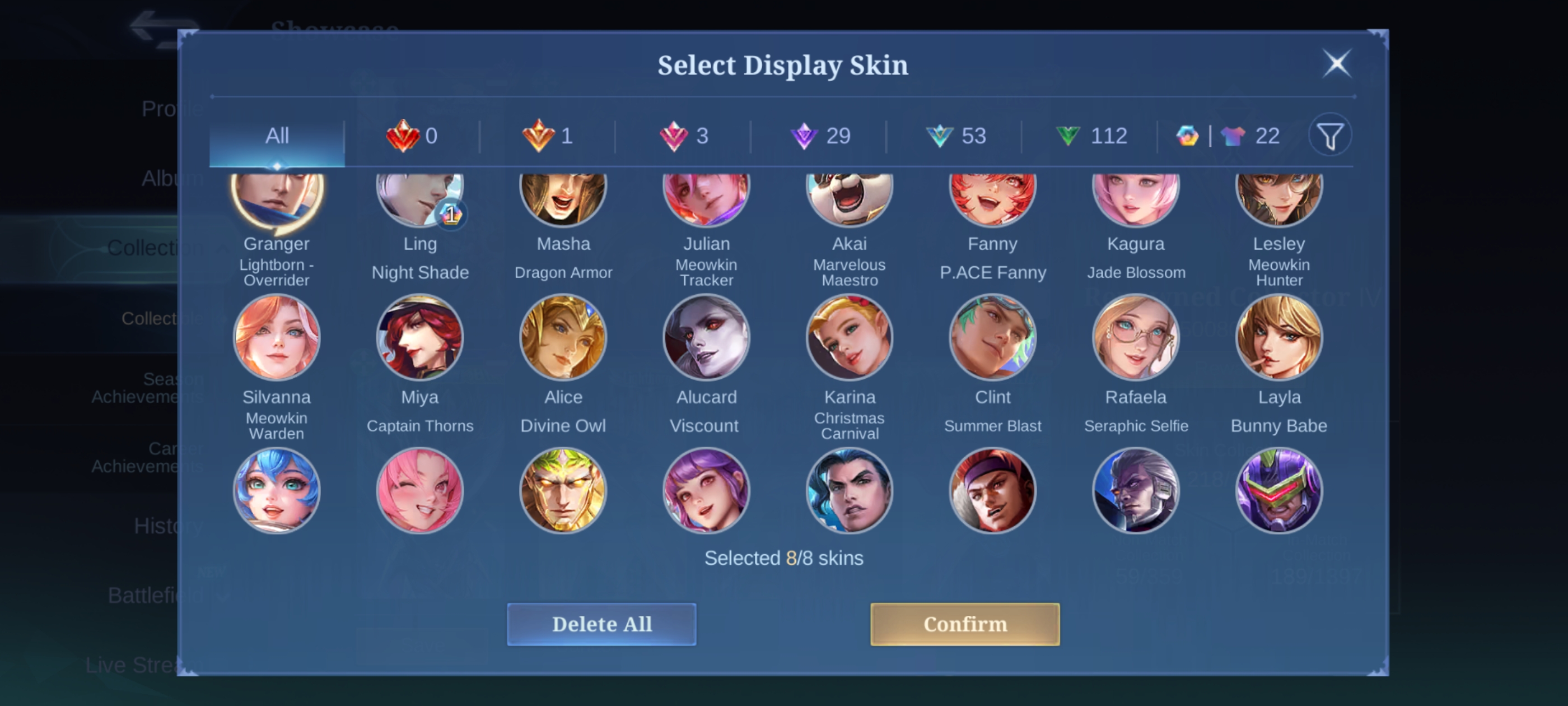Choose Alice's Divine Owl skin
This screenshot has height=706, width=1568.
tap(563, 337)
